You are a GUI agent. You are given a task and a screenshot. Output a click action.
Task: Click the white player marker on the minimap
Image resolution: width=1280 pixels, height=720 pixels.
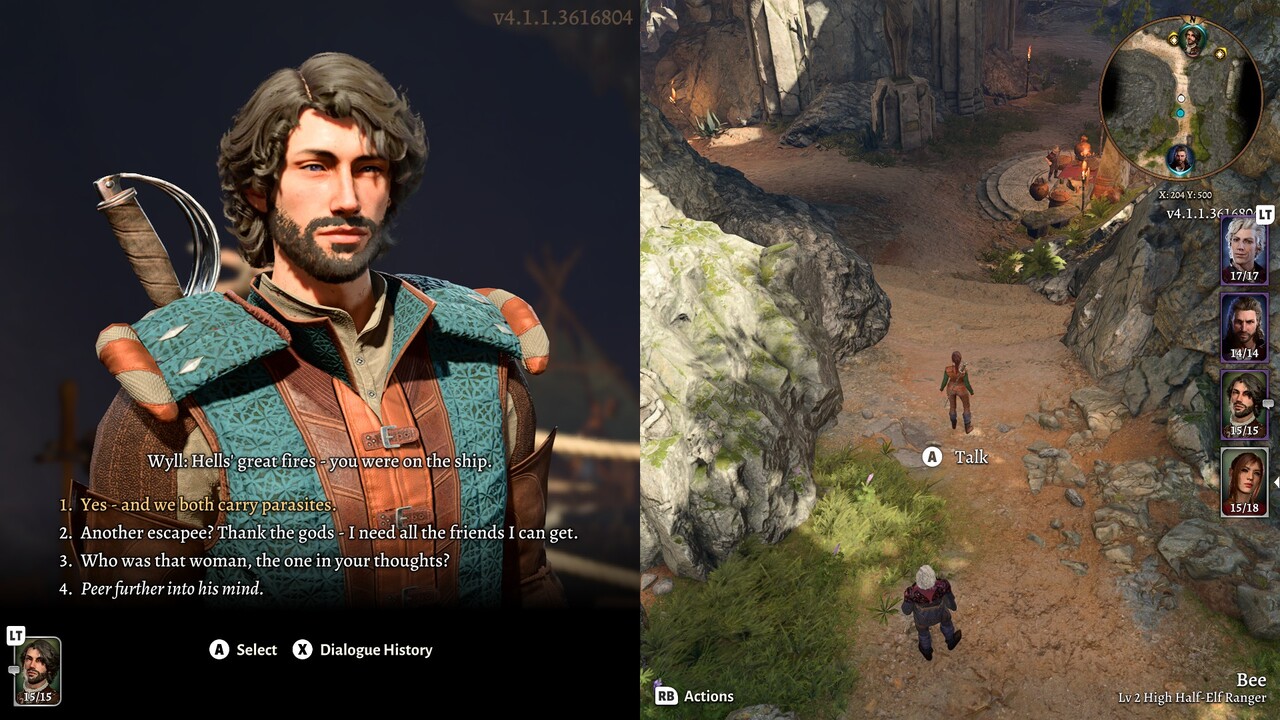tap(1180, 98)
